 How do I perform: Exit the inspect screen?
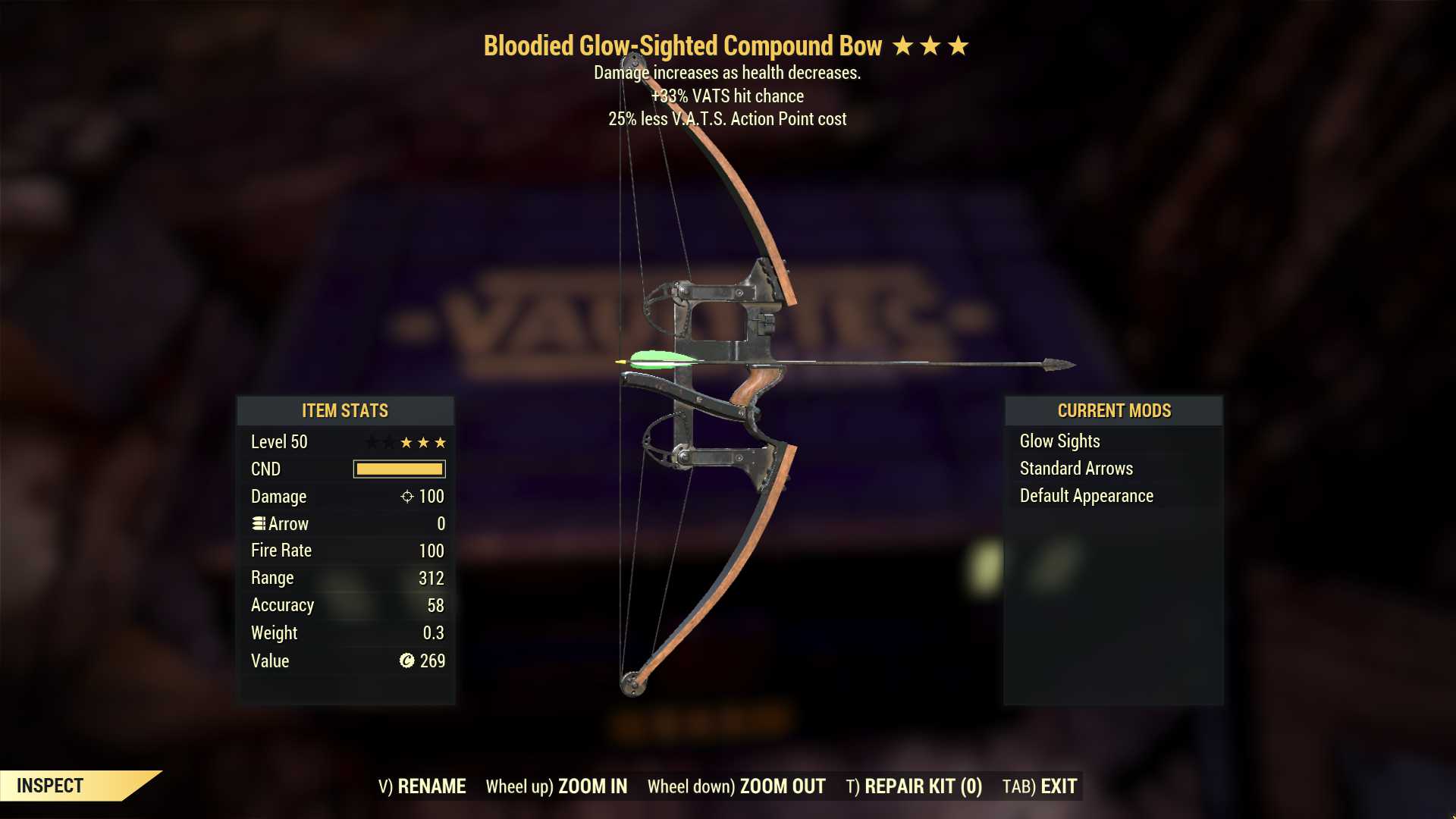tap(1040, 786)
